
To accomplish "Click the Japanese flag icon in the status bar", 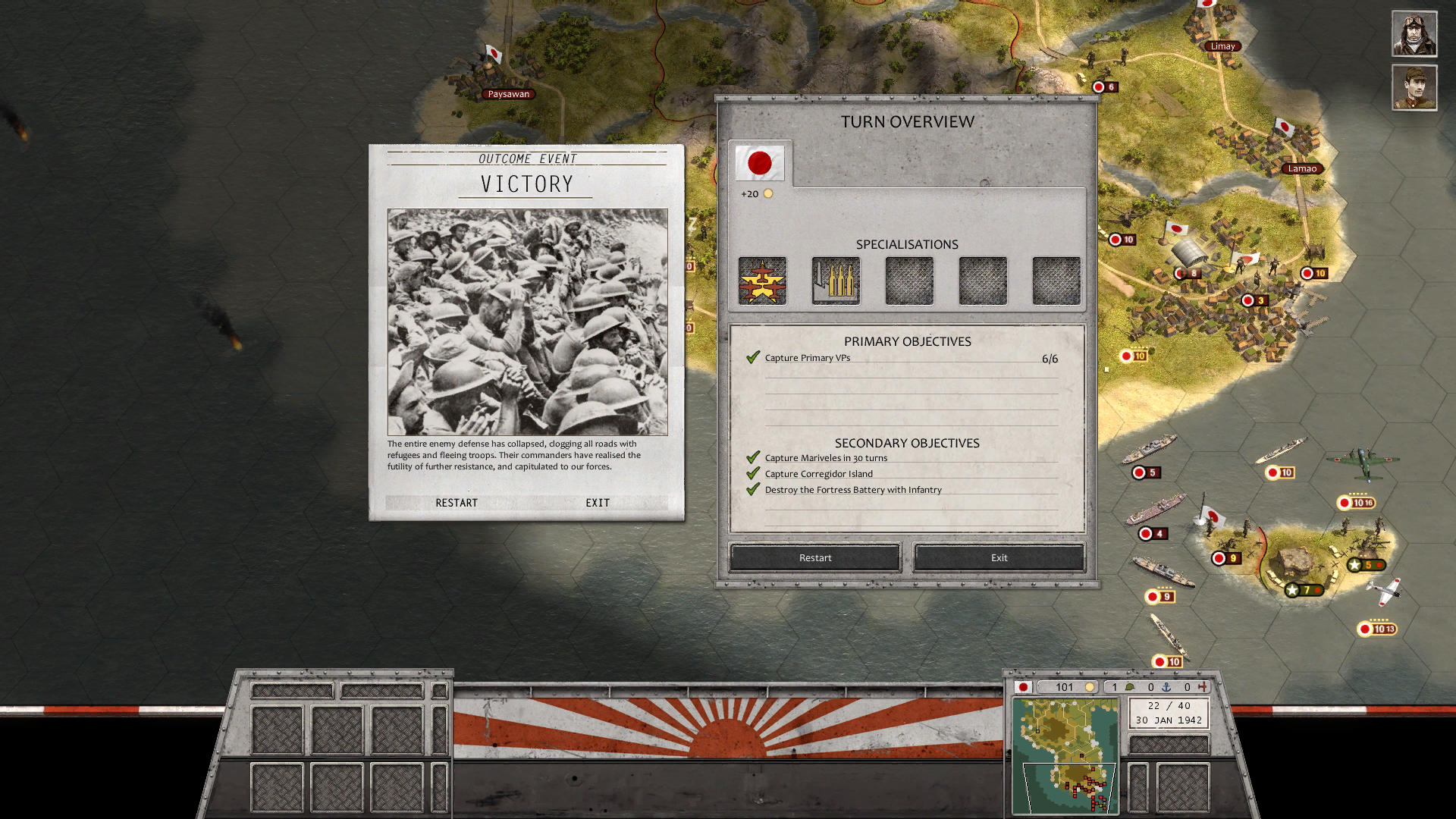I will [x=1024, y=686].
